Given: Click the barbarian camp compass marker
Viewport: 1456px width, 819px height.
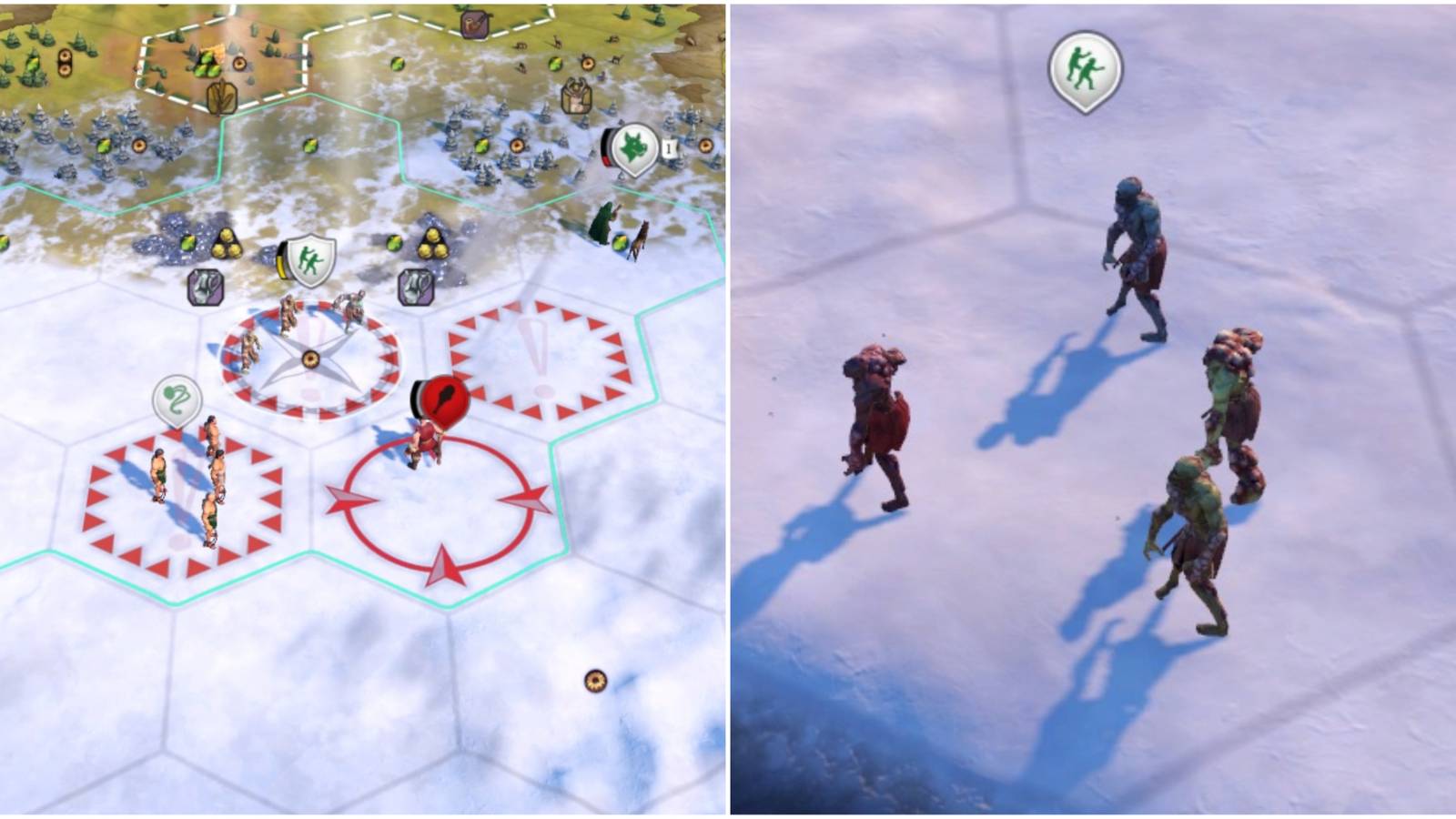Looking at the screenshot, I should tap(309, 359).
